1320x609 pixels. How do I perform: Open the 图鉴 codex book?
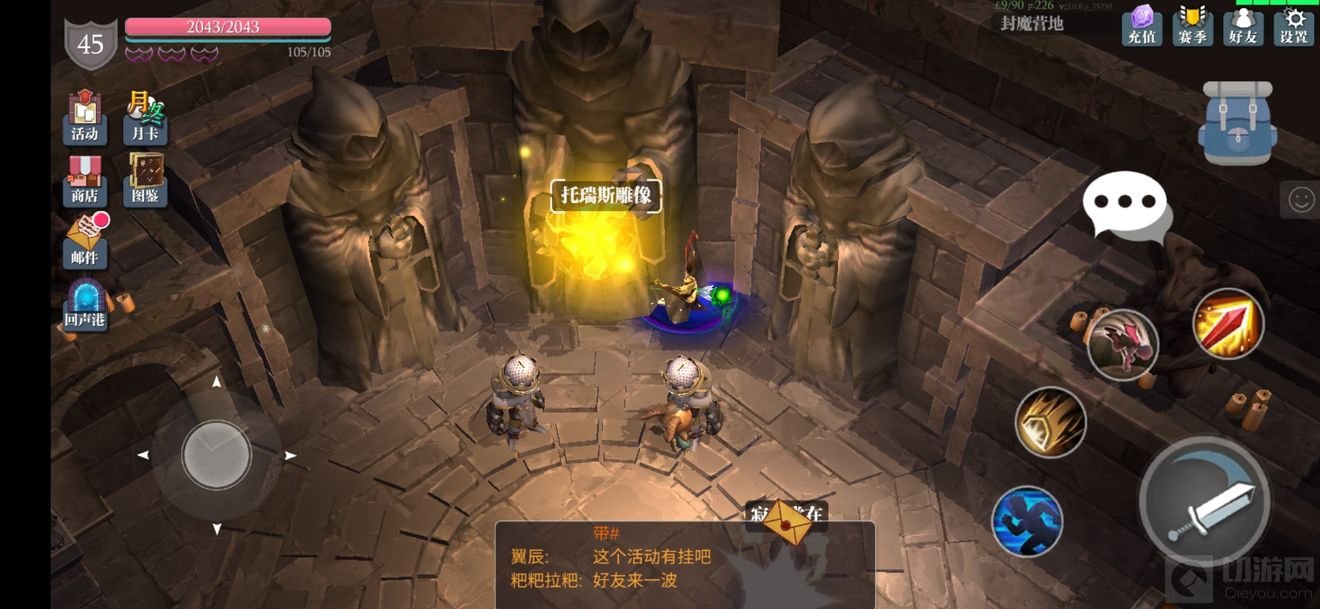146,181
